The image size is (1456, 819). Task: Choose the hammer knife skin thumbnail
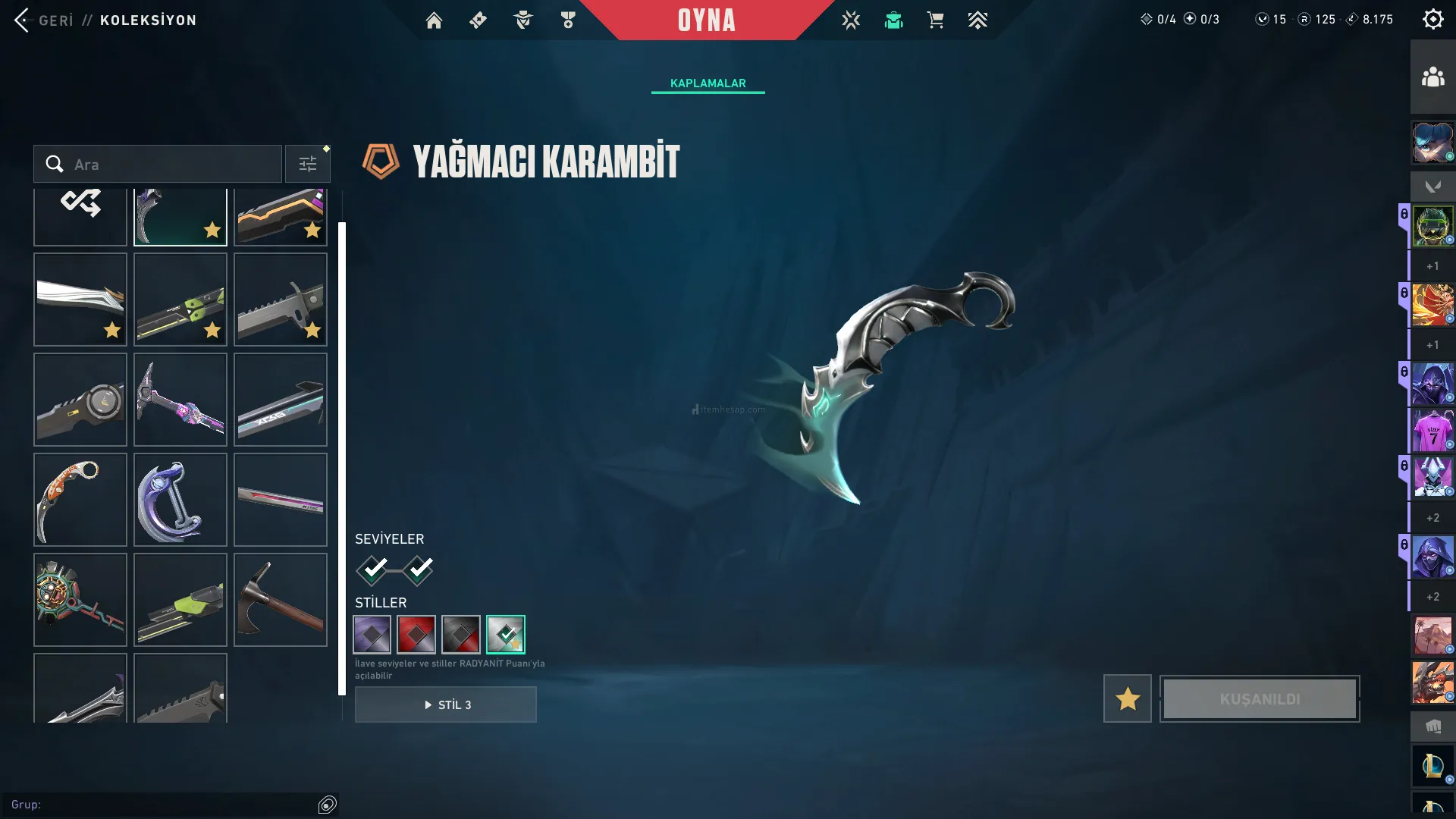pos(281,600)
